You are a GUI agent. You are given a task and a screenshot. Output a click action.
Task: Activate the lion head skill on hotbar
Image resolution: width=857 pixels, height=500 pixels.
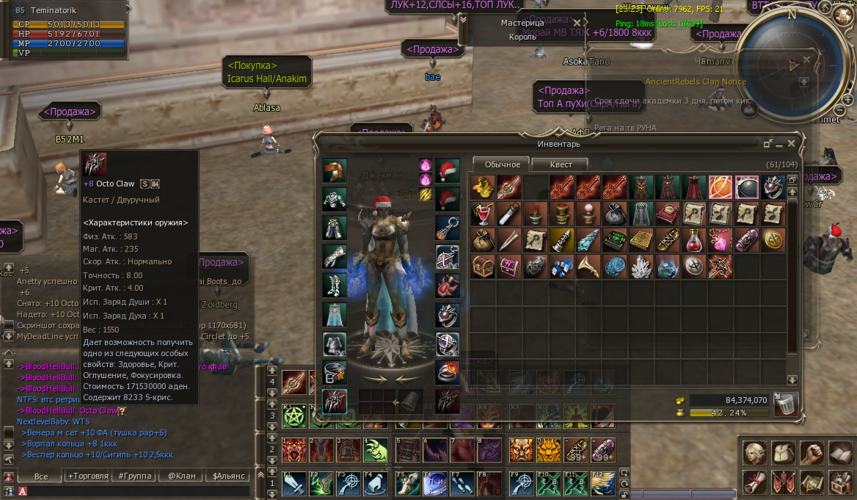coord(522,451)
